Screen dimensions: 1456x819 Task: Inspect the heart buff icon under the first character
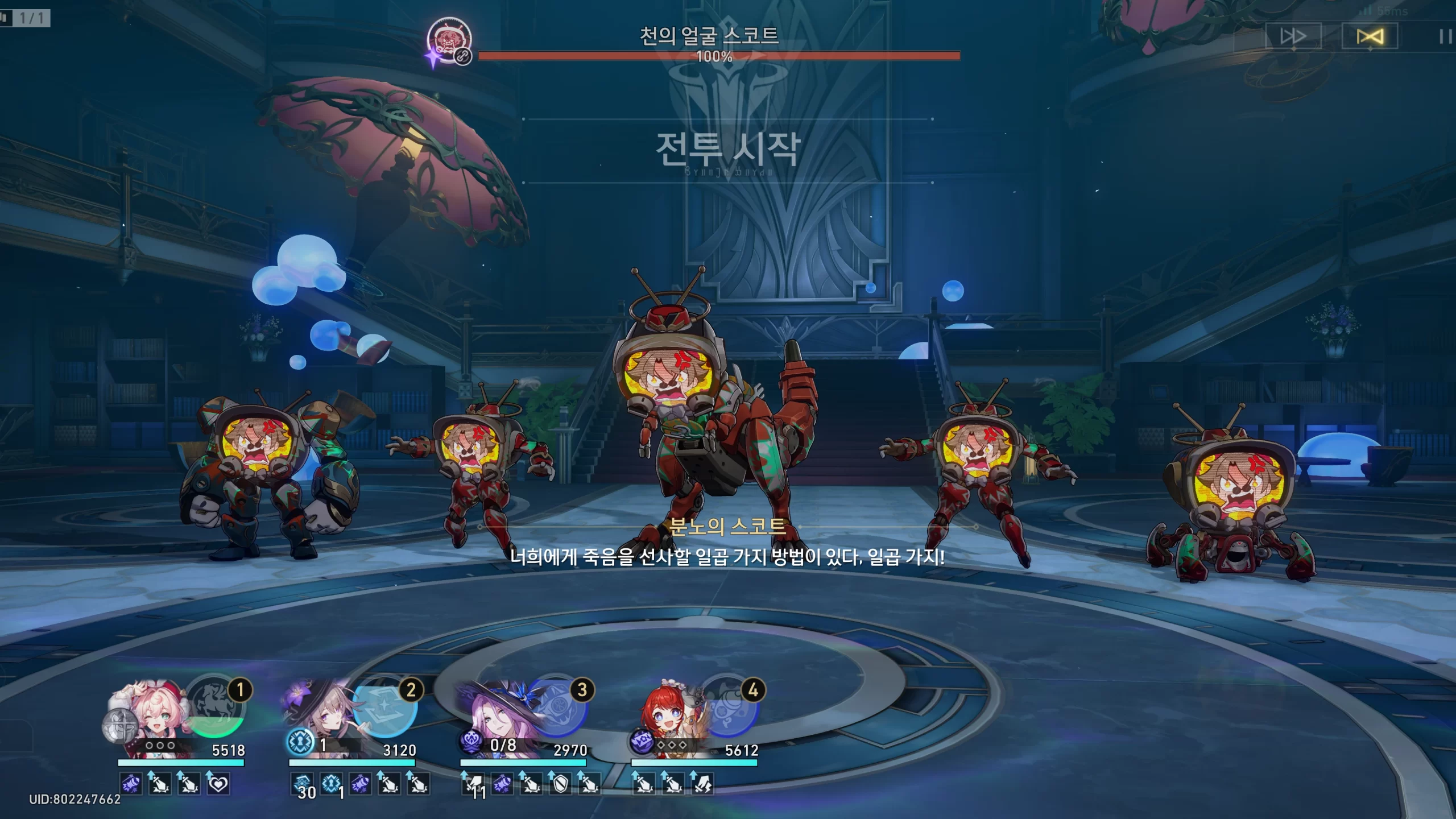click(218, 784)
